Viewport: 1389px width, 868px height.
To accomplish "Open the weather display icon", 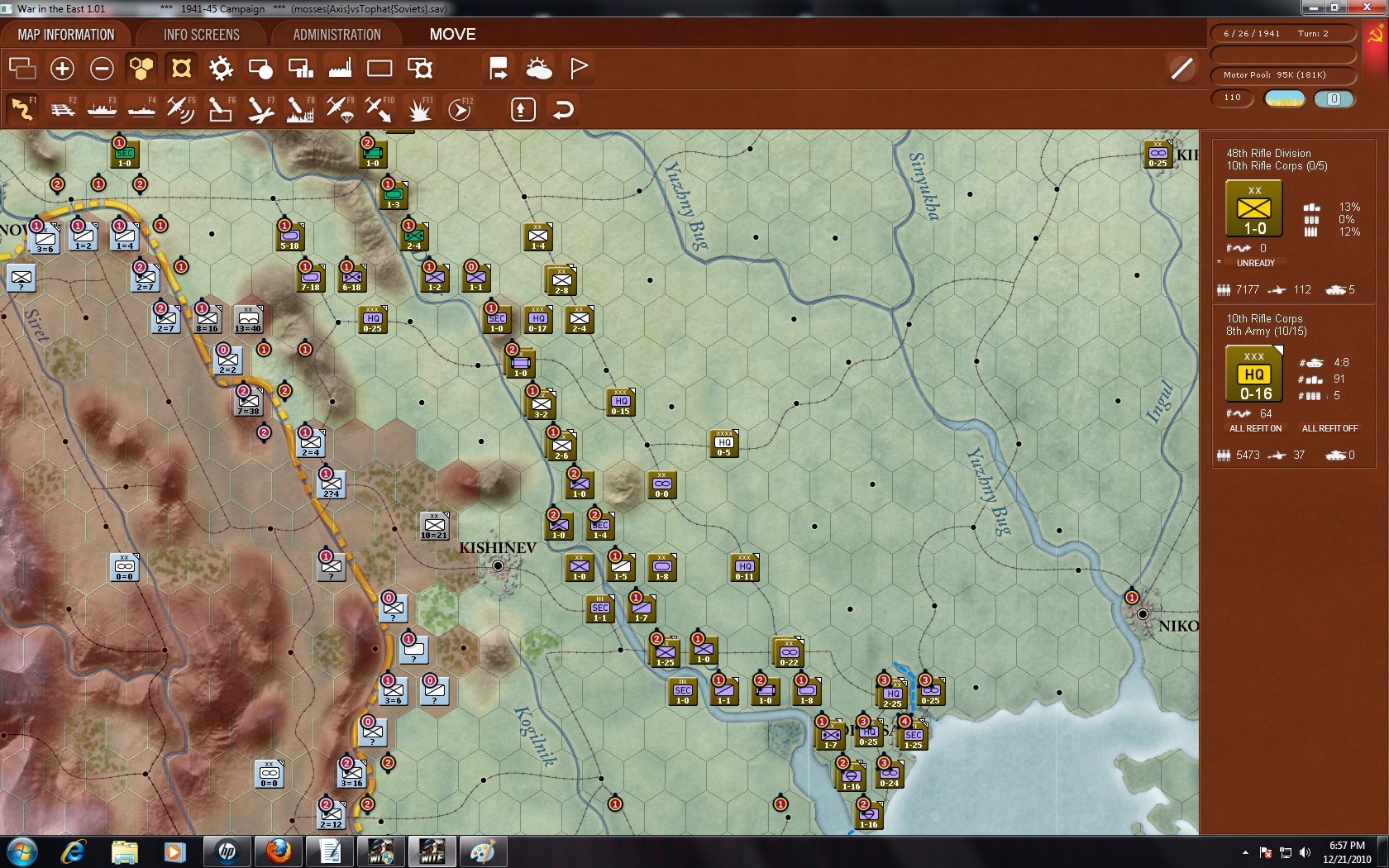I will 540,69.
